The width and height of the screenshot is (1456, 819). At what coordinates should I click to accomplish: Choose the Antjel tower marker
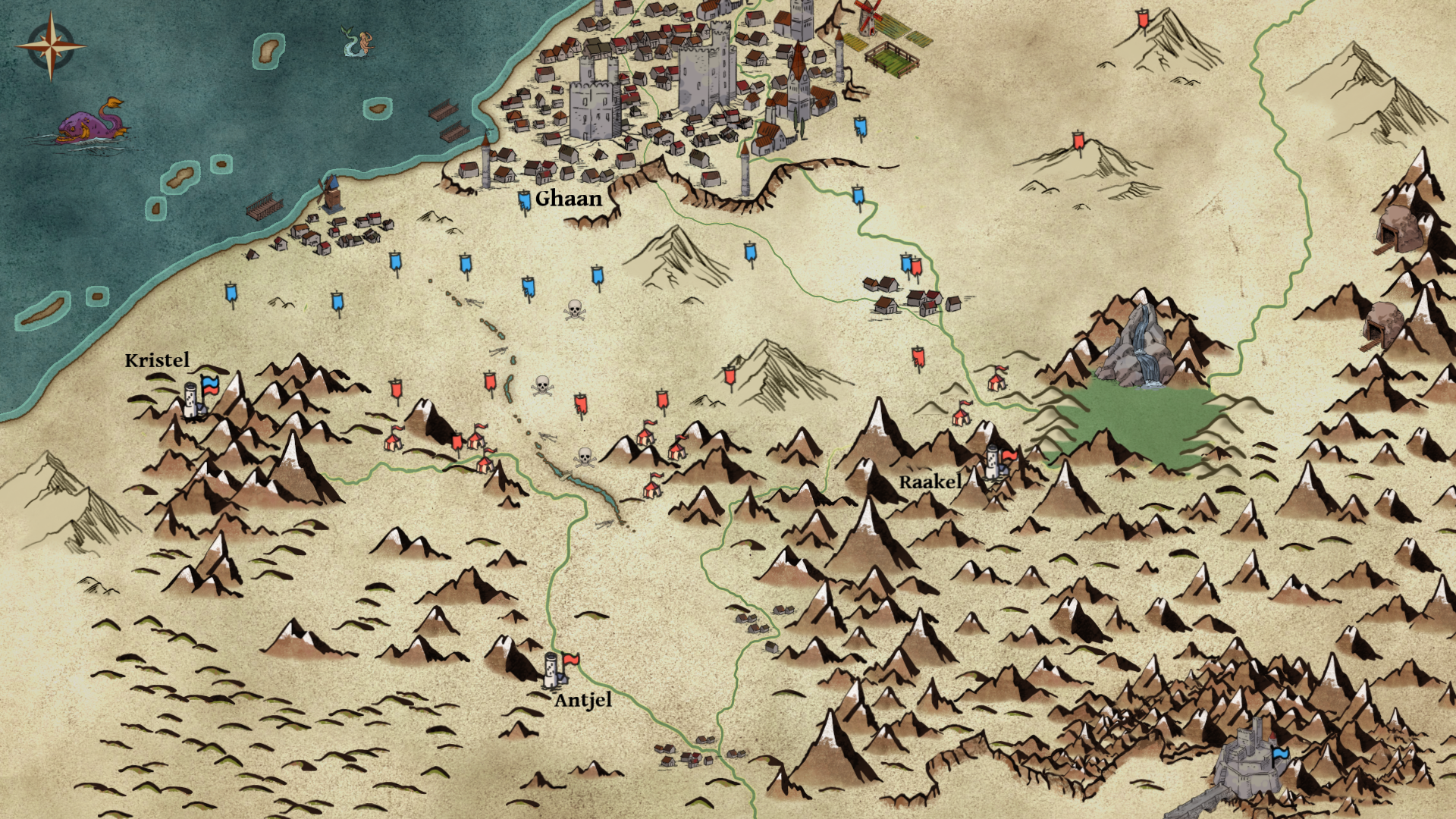552,670
